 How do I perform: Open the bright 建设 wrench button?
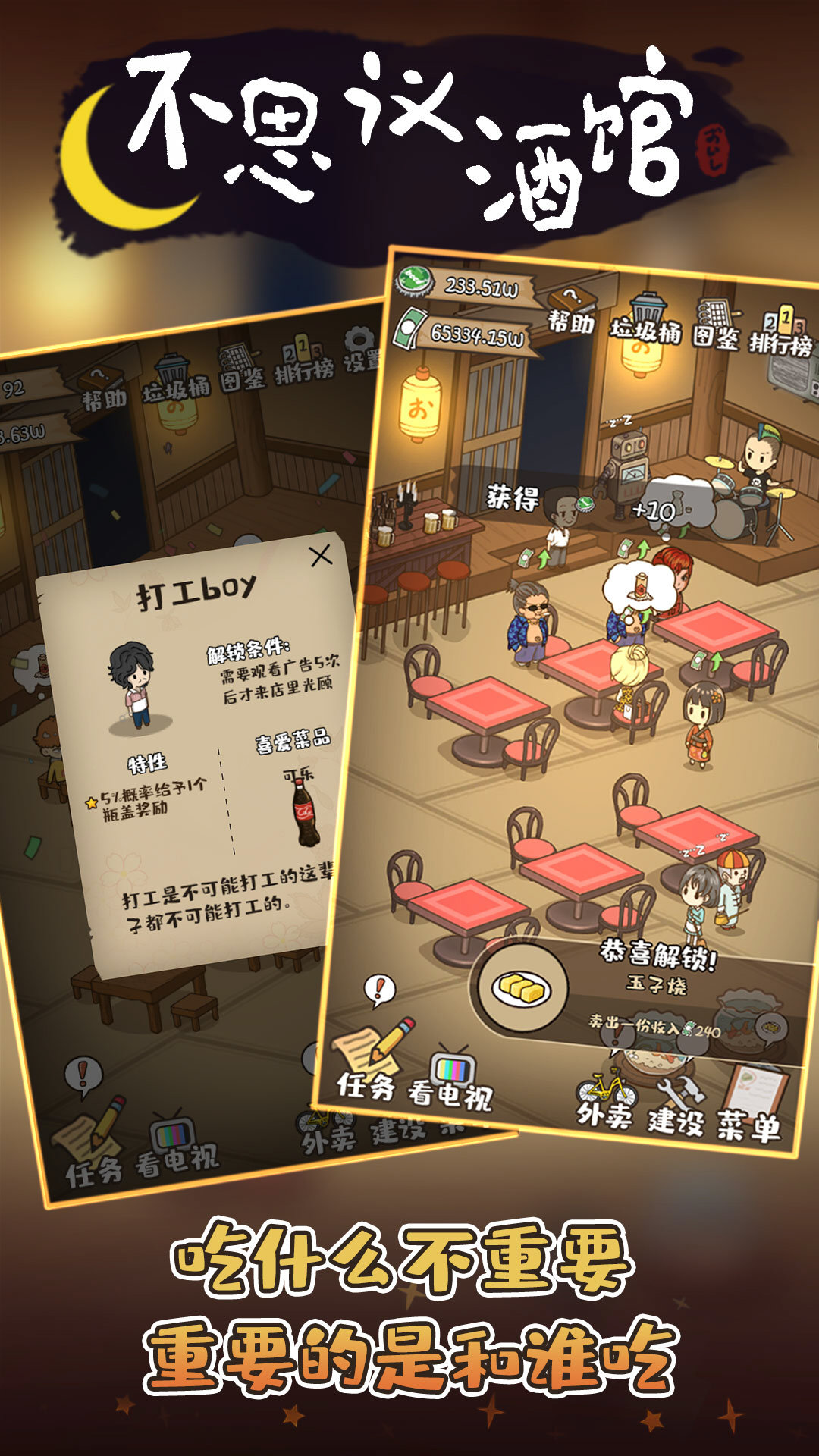coord(676,1105)
